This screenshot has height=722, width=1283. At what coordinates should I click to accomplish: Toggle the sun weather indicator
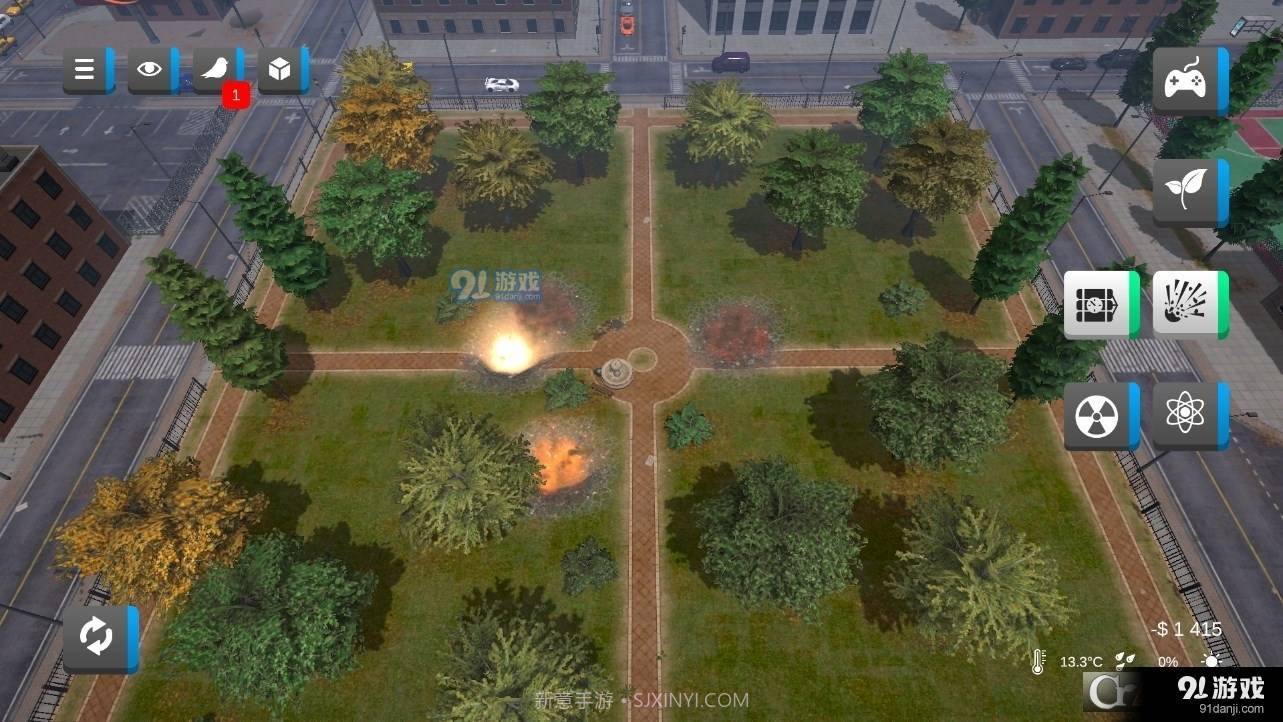coord(1210,661)
